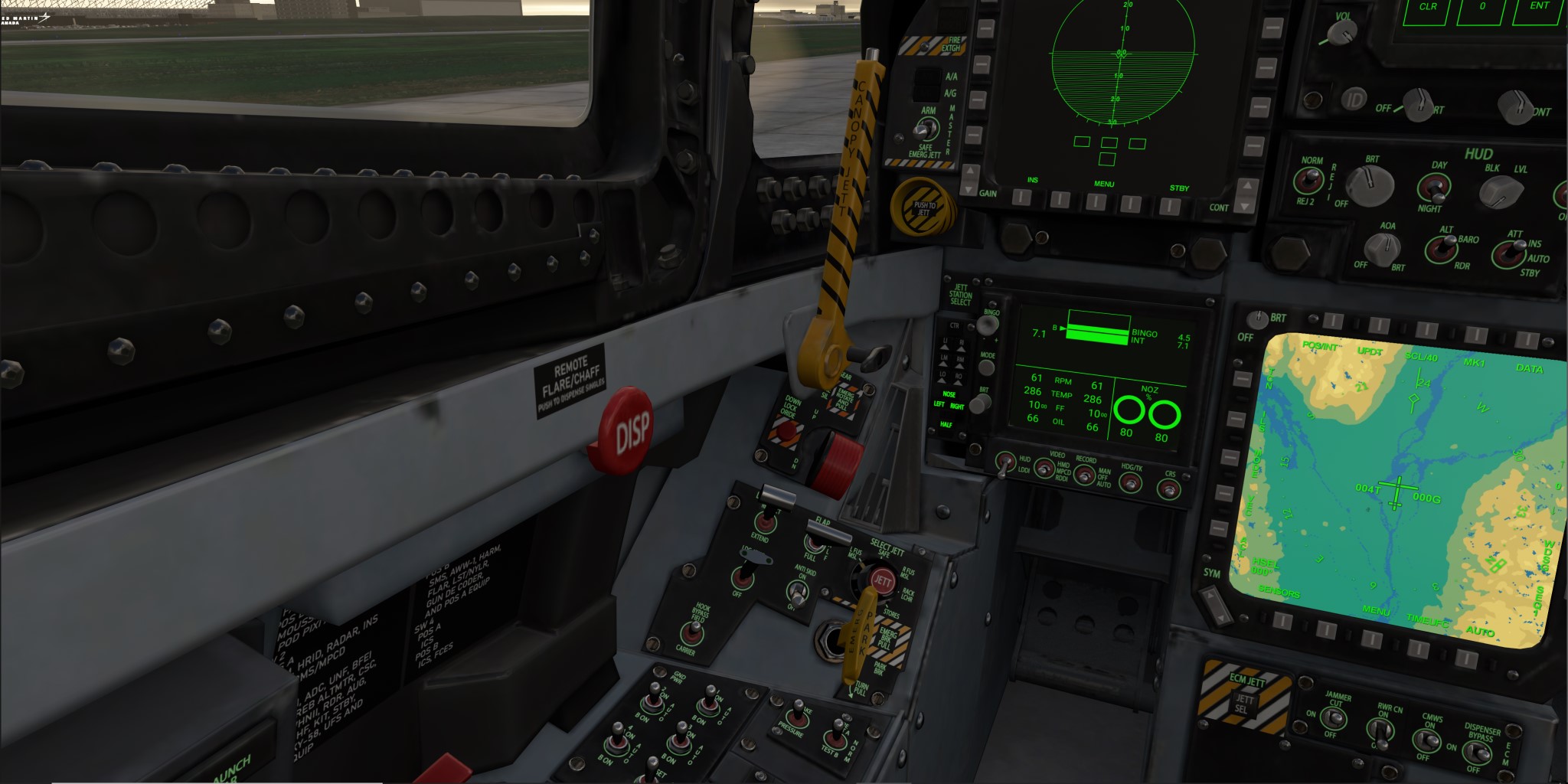
Task: Toggle the JAMMER CUT switch
Action: 1335,717
